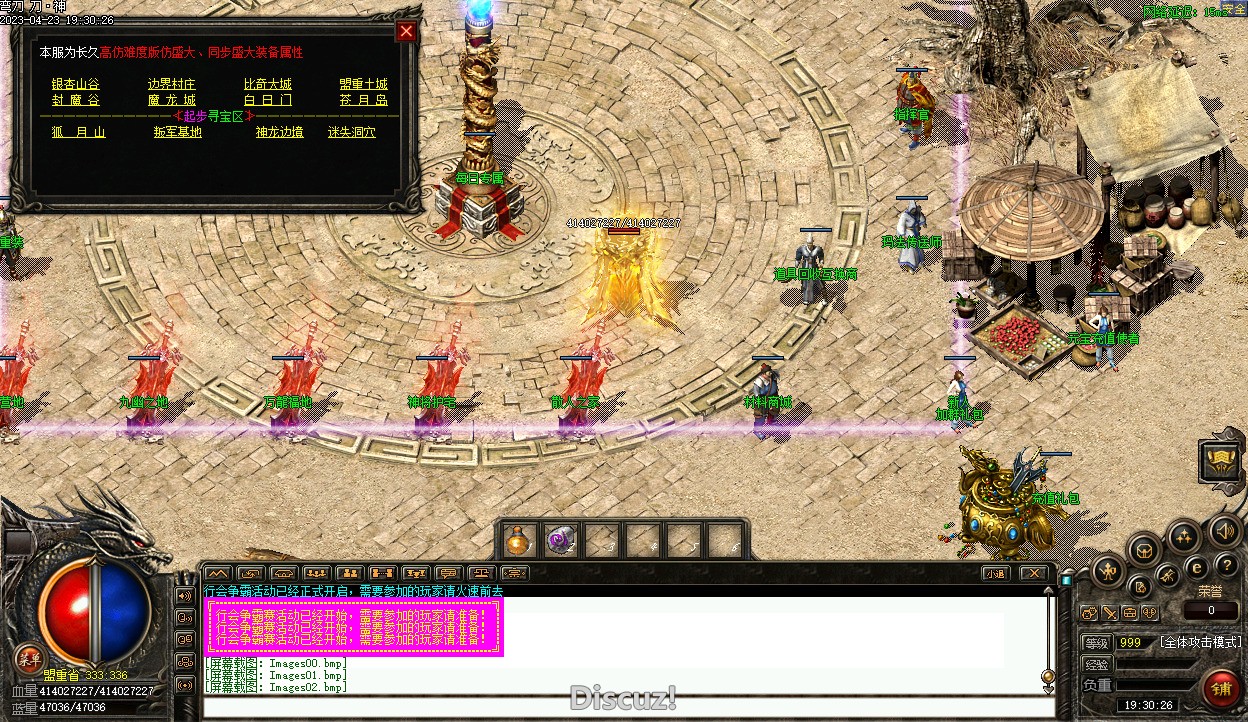This screenshot has width=1248, height=722.
Task: Use the purple scroll in the hotbar
Action: 560,541
